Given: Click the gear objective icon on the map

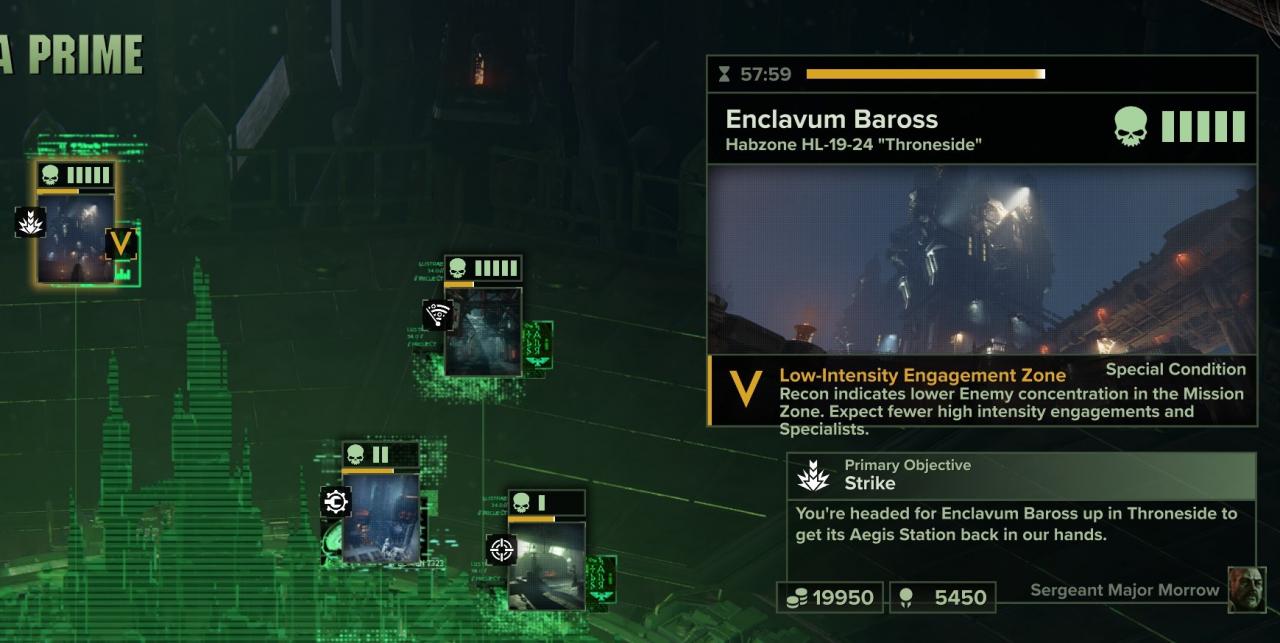Looking at the screenshot, I should pyautogui.click(x=335, y=501).
